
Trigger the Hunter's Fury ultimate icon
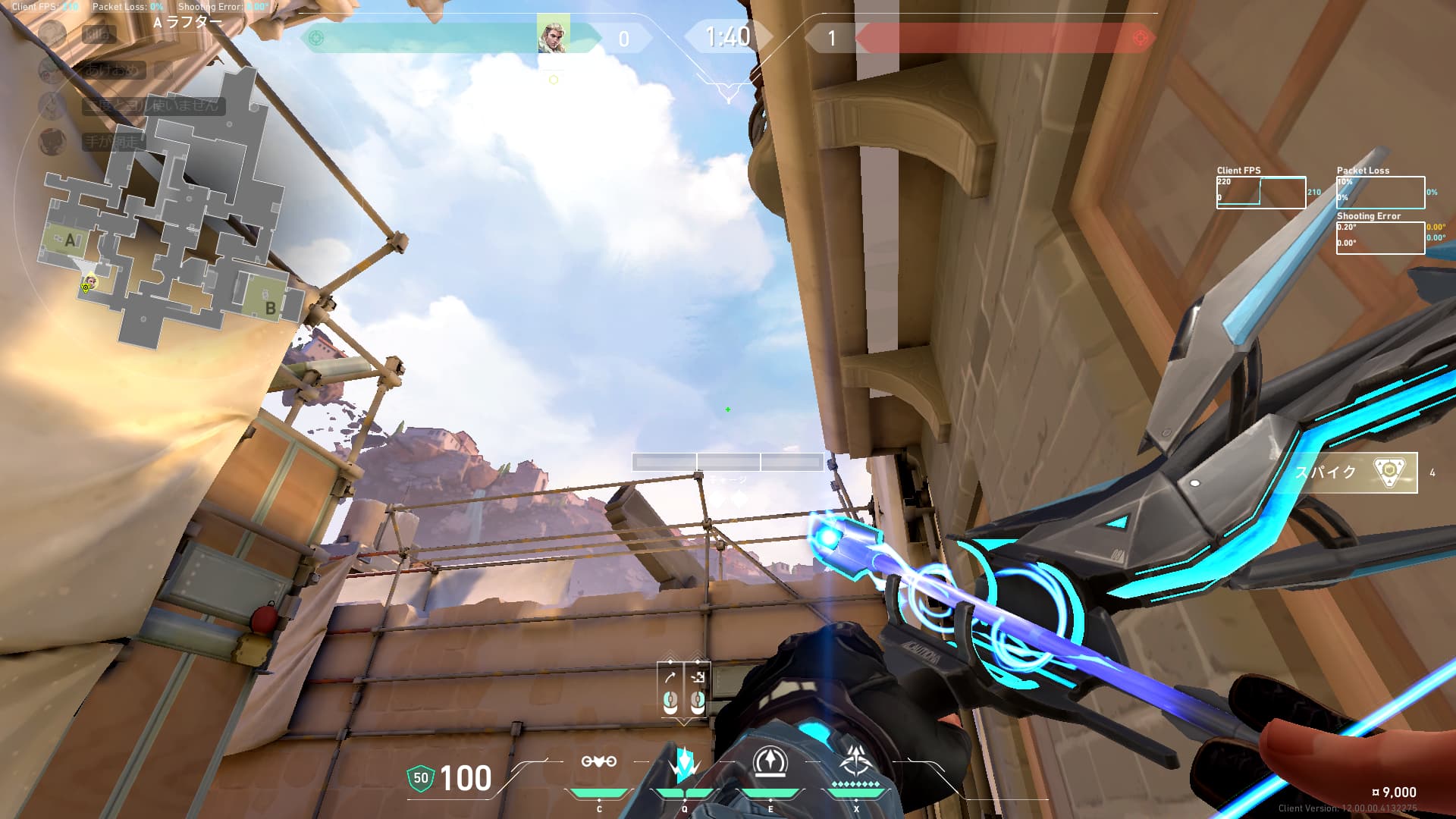(x=856, y=762)
